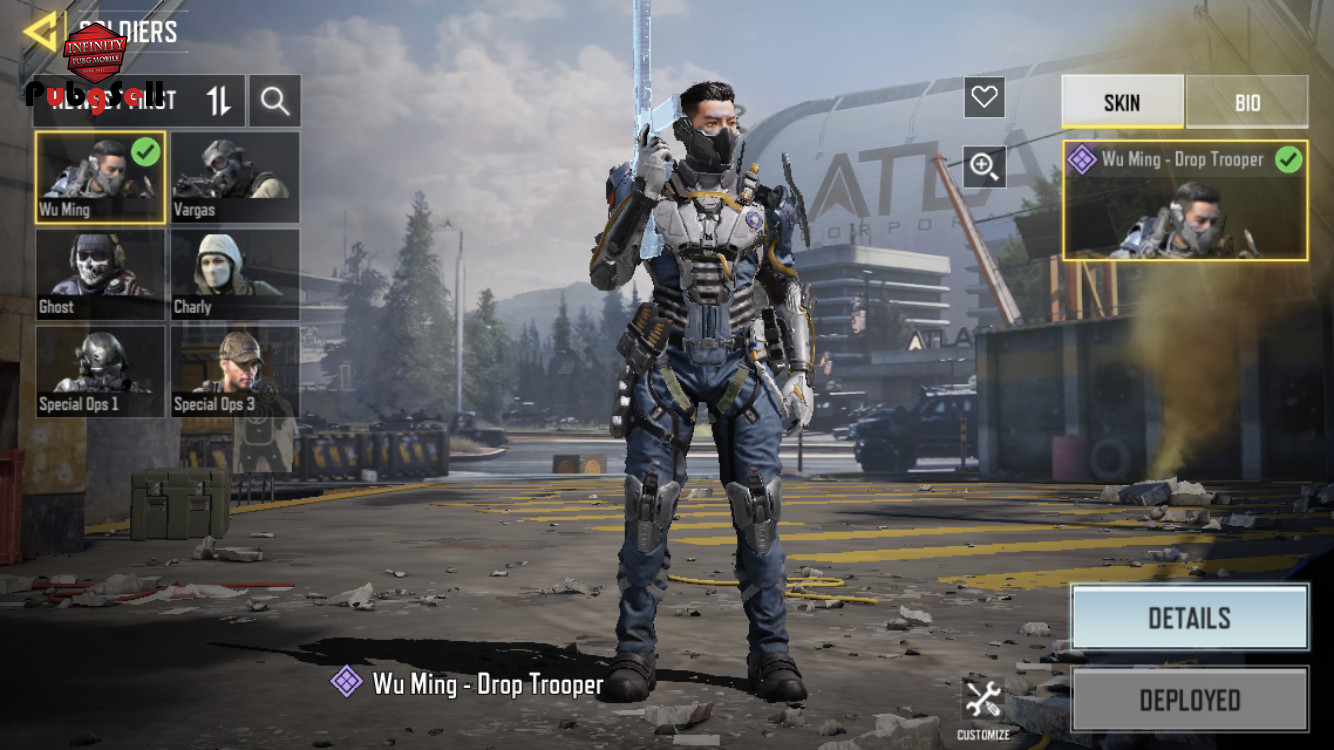Switch to the SKIN tab
The height and width of the screenshot is (750, 1334).
click(x=1122, y=102)
